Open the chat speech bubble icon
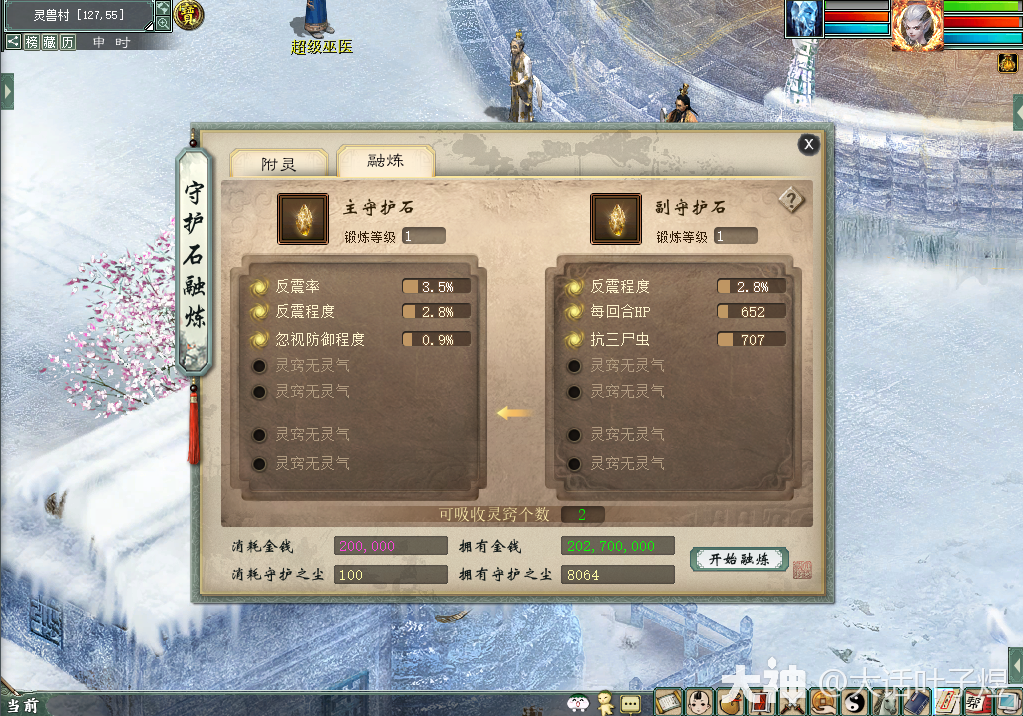Image resolution: width=1023 pixels, height=716 pixels. click(630, 704)
